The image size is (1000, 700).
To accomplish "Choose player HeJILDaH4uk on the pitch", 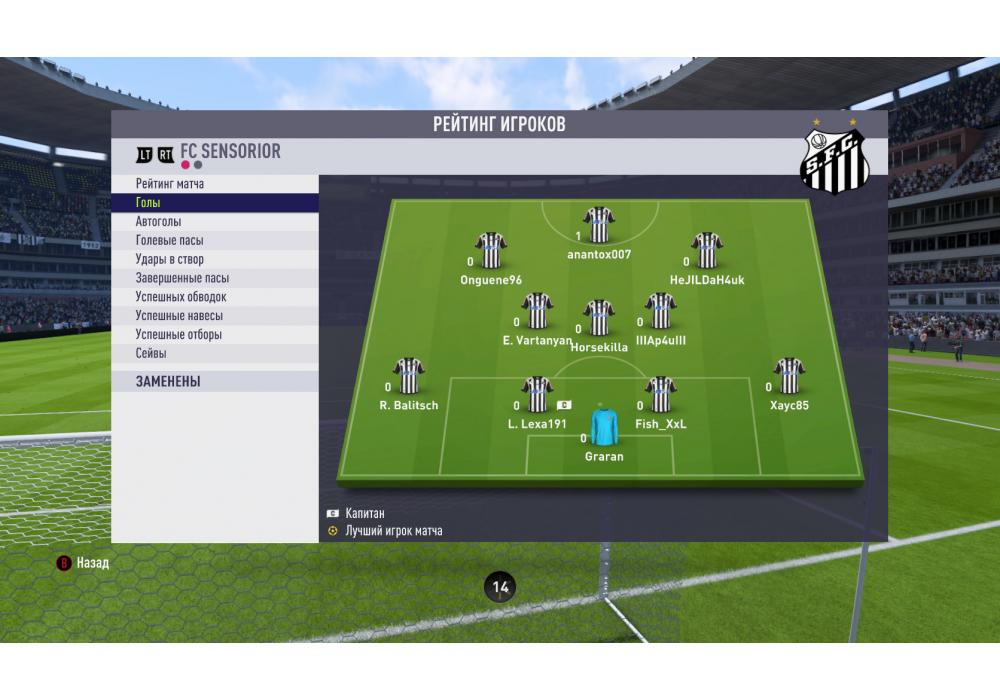I will [707, 251].
